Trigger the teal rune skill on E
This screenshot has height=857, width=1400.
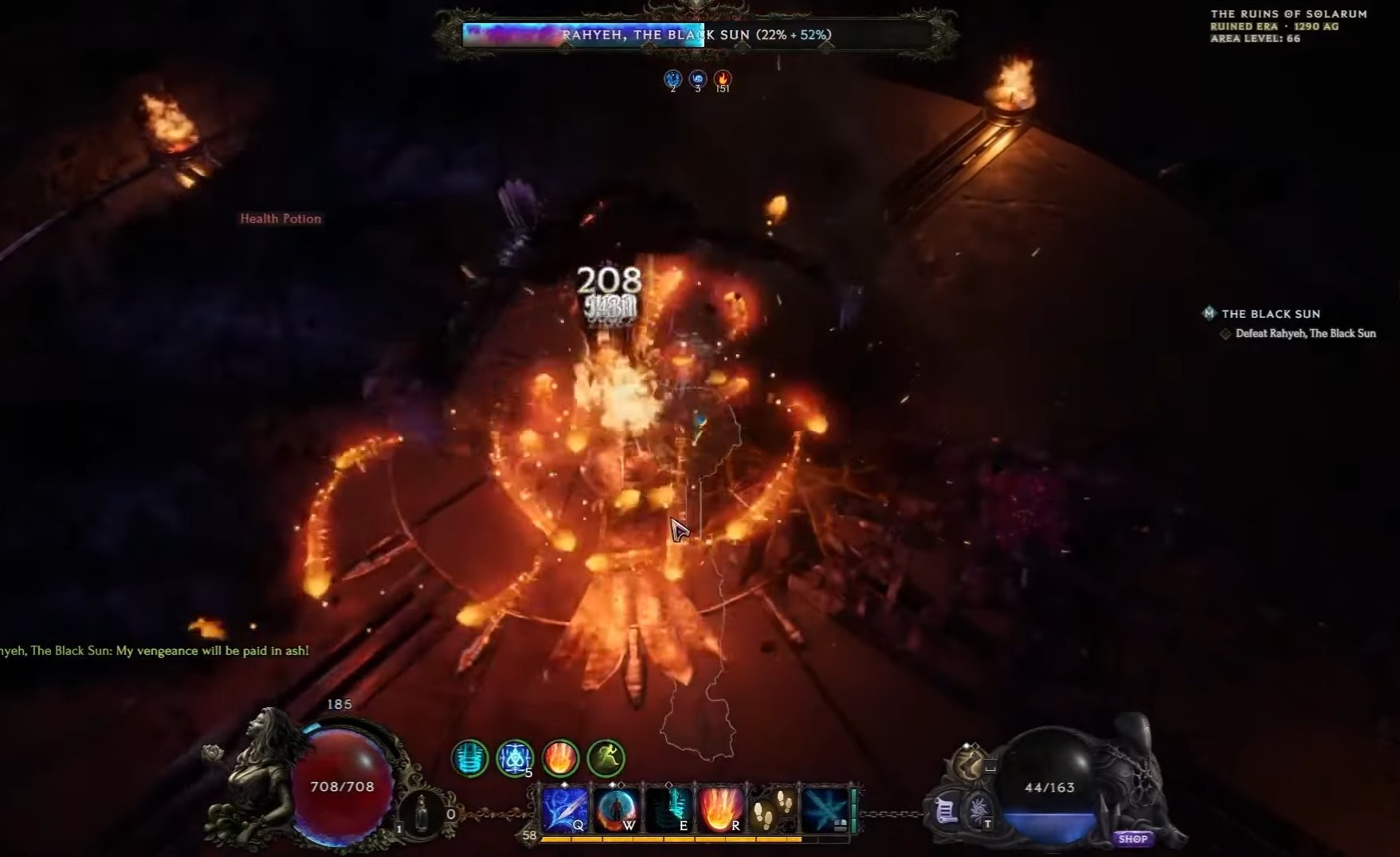click(669, 809)
